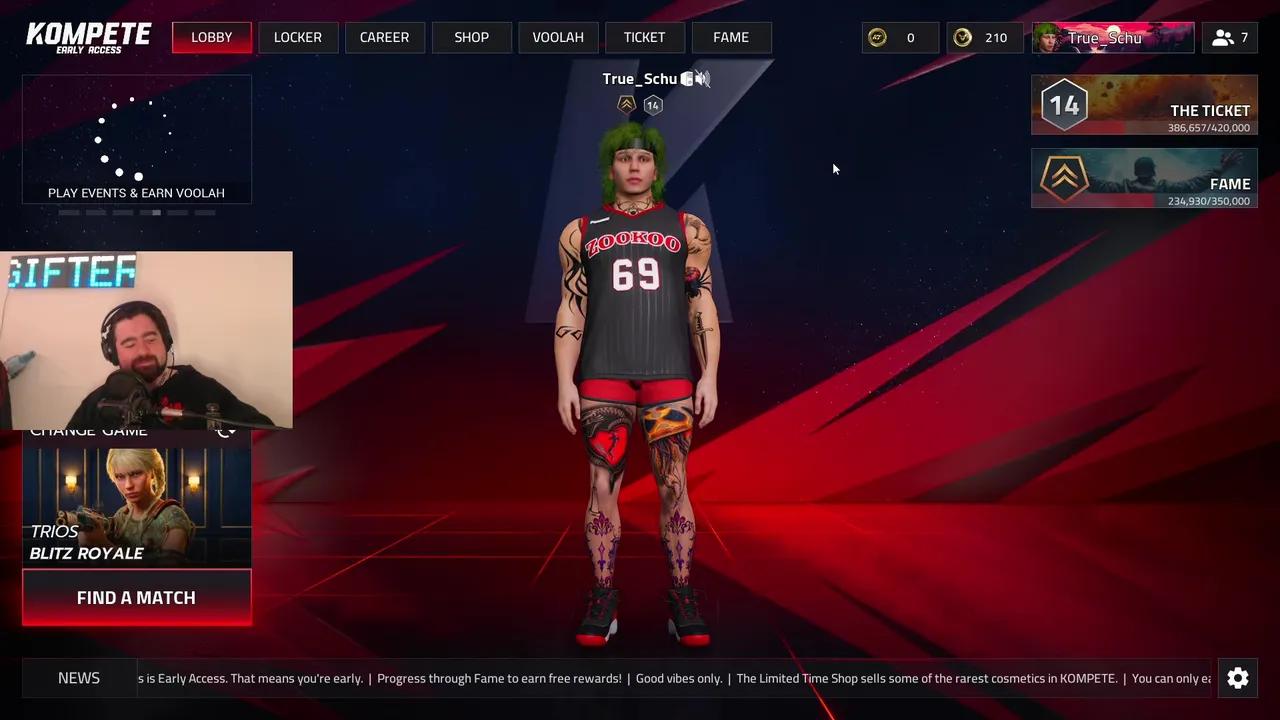Switch to the LOCKER tab

(x=297, y=37)
